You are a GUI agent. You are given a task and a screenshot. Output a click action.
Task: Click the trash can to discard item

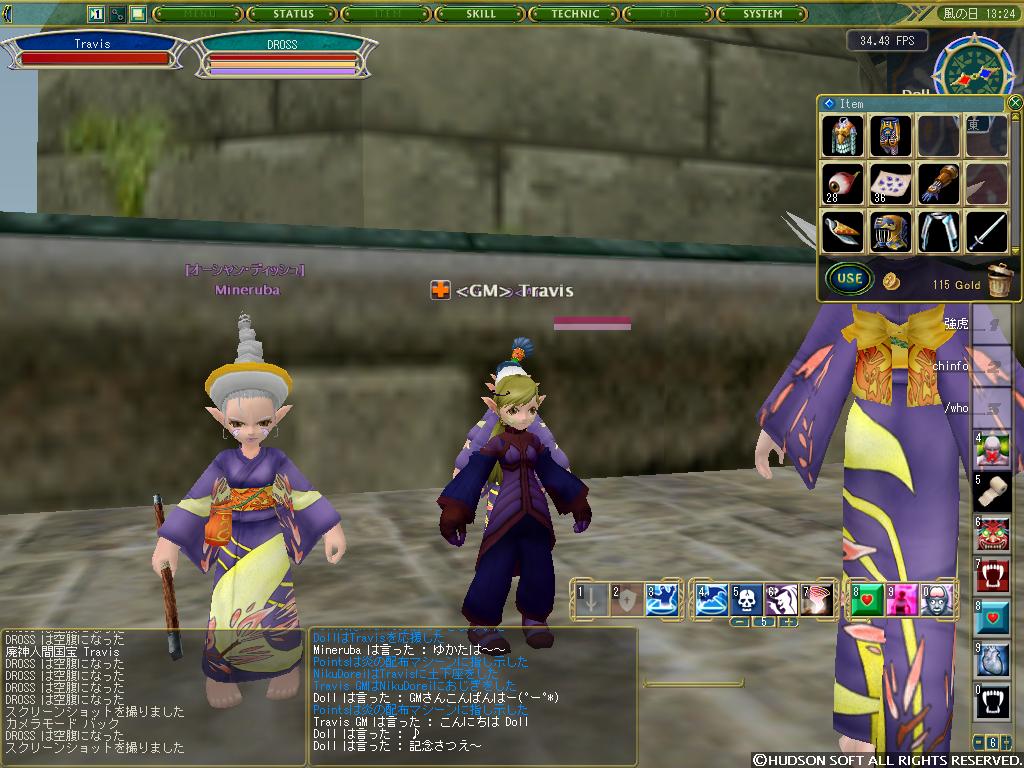click(x=998, y=280)
